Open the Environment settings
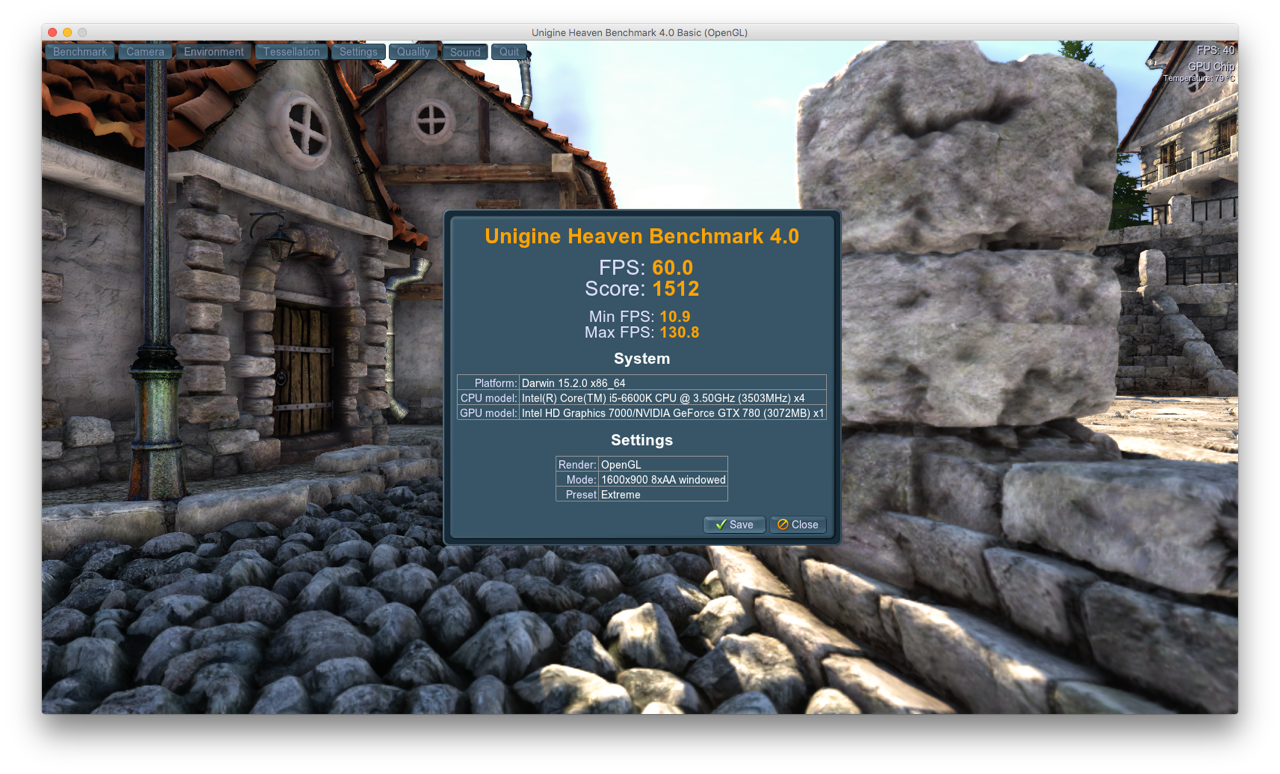 (213, 51)
